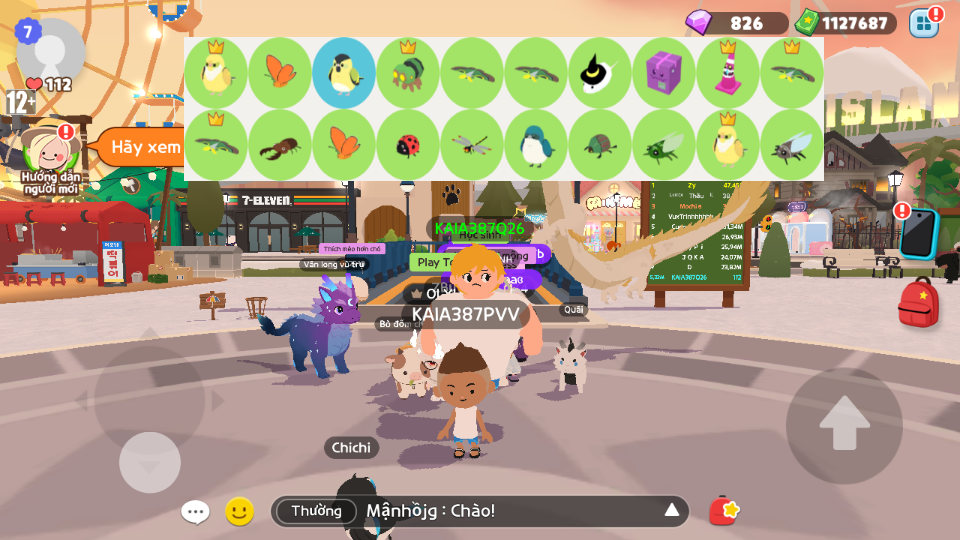Select the blue-highlighted yellow bird slot
This screenshot has height=540, width=960.
(x=344, y=73)
